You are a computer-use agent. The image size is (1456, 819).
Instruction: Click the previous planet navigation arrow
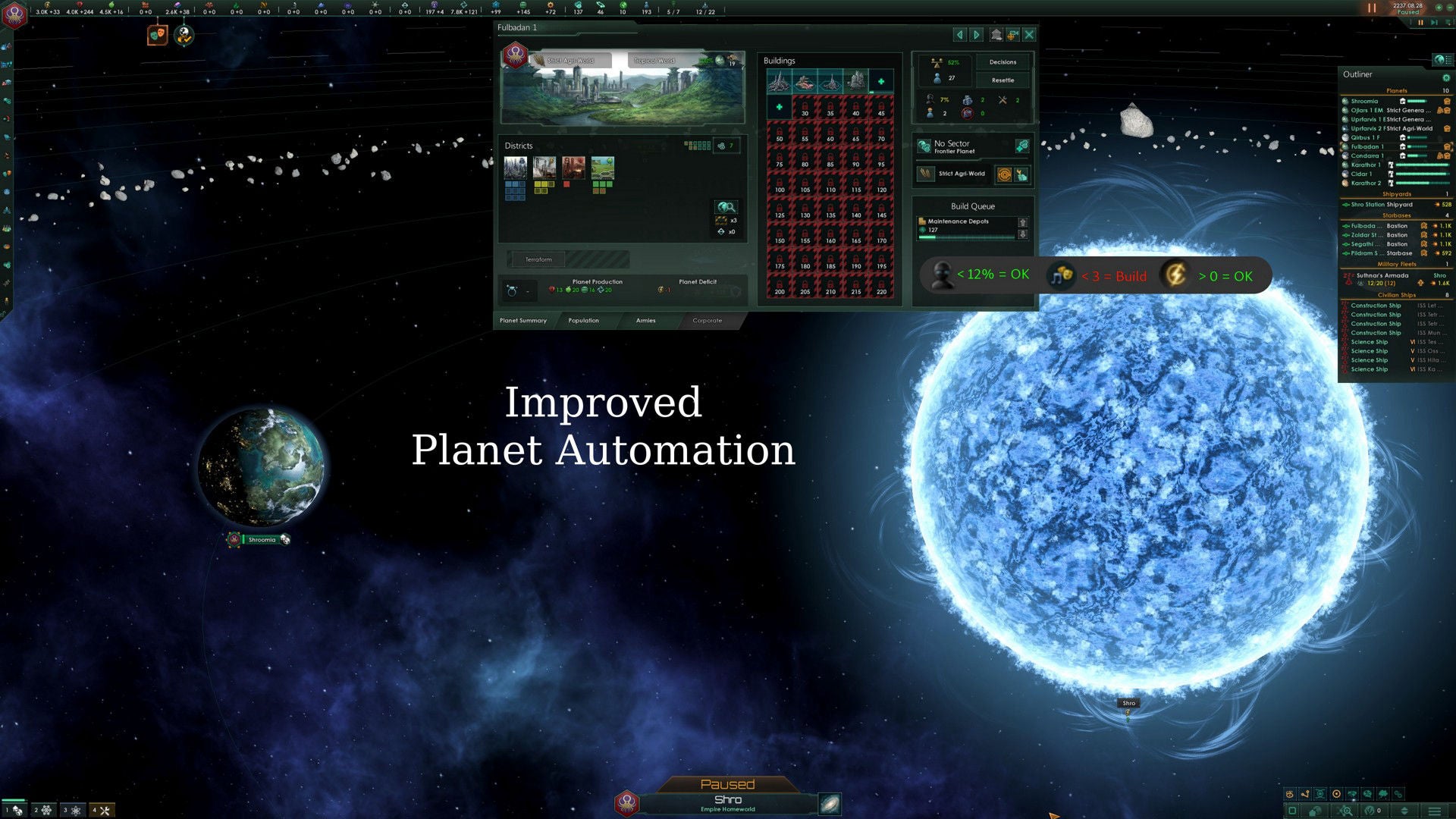point(959,35)
